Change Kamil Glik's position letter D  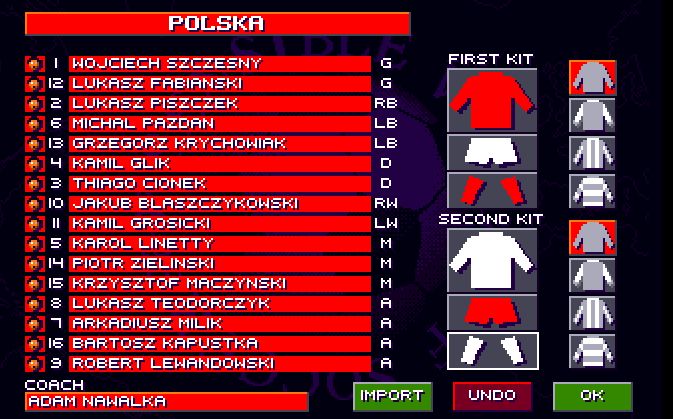point(386,164)
